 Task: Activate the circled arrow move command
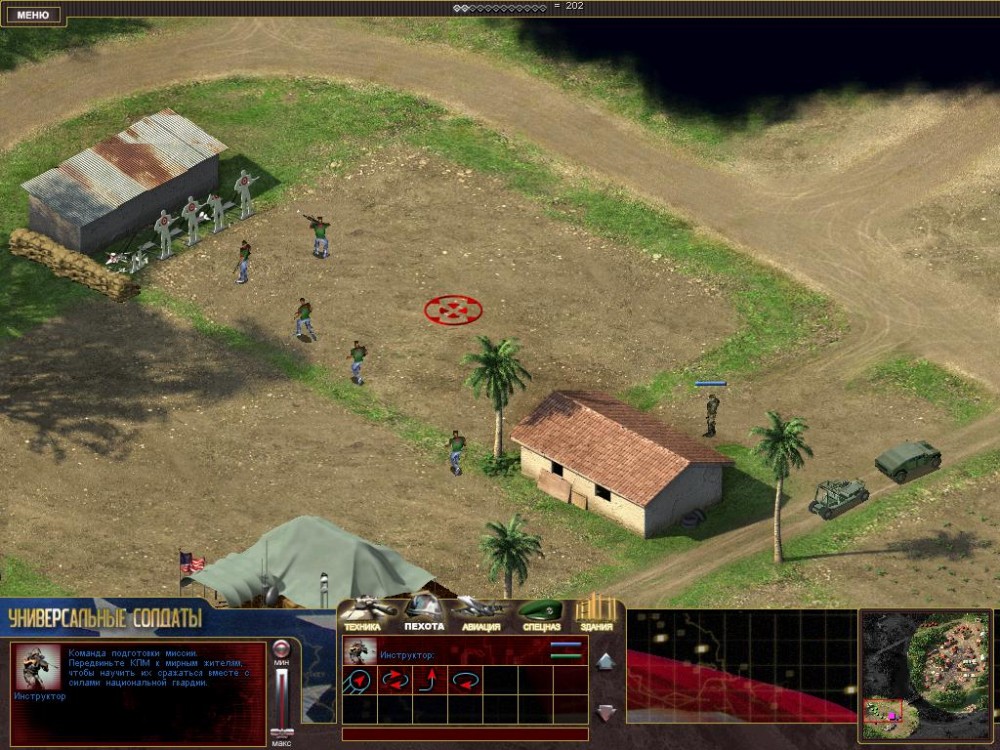click(x=359, y=681)
